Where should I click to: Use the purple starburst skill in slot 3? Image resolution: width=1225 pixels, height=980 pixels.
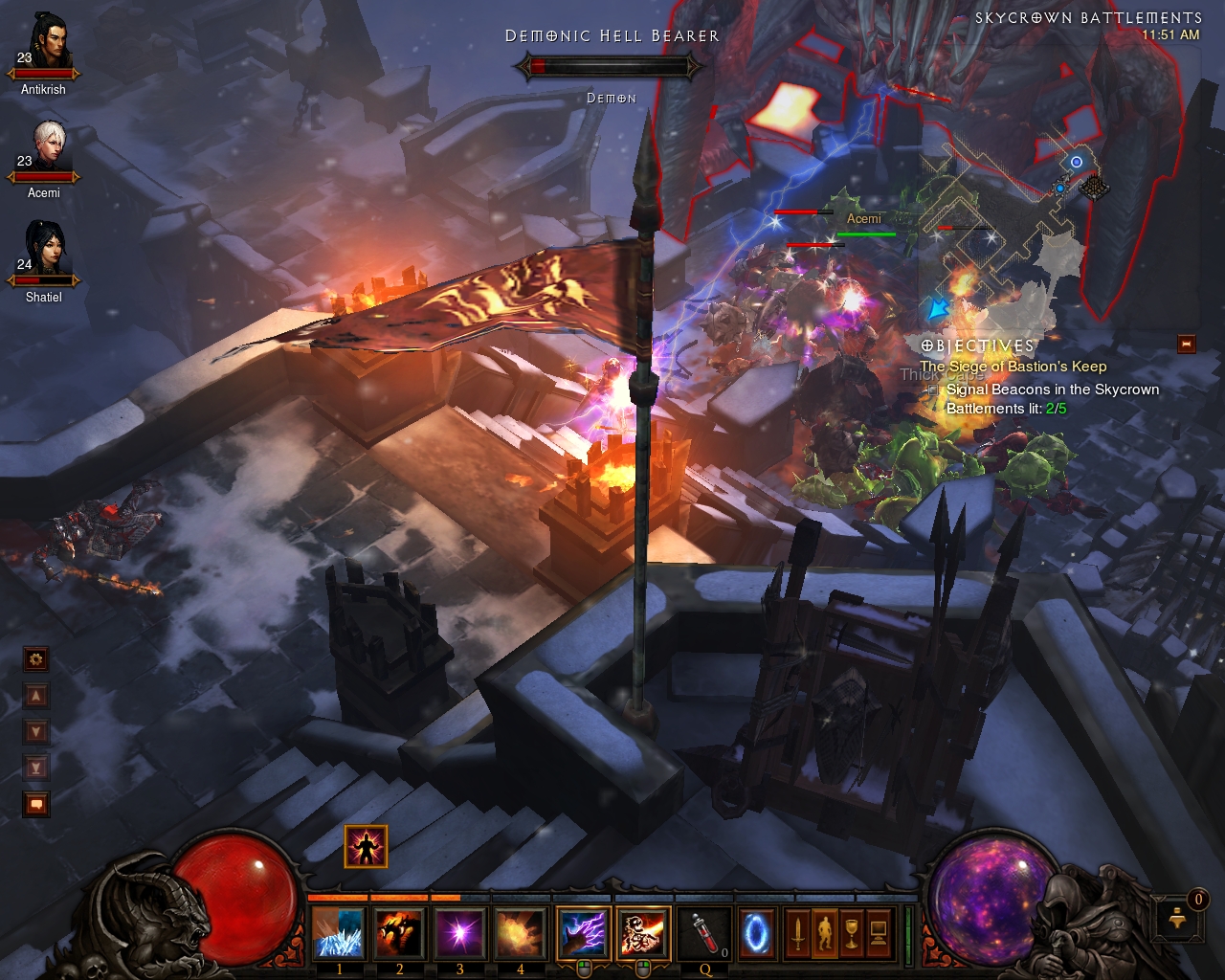pyautogui.click(x=459, y=932)
